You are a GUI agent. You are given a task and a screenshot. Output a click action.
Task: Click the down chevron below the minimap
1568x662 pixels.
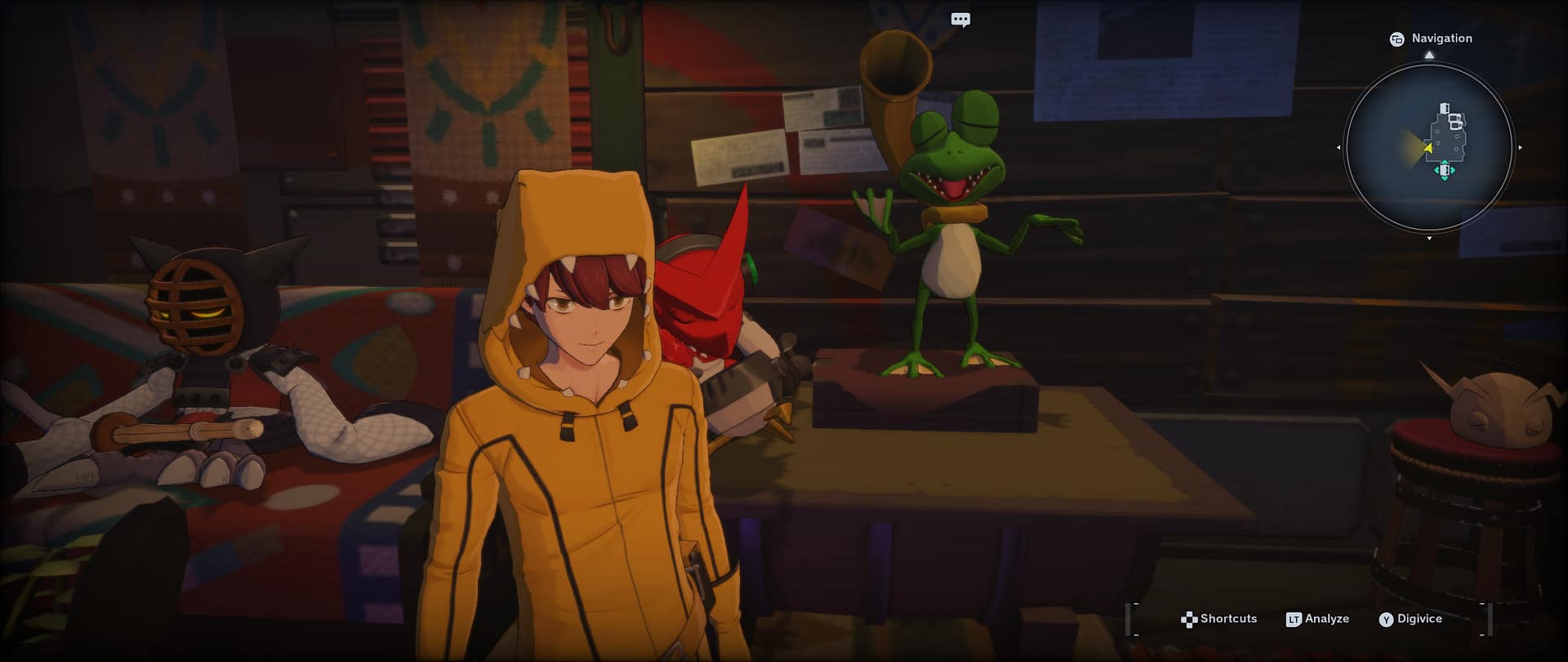pyautogui.click(x=1429, y=236)
